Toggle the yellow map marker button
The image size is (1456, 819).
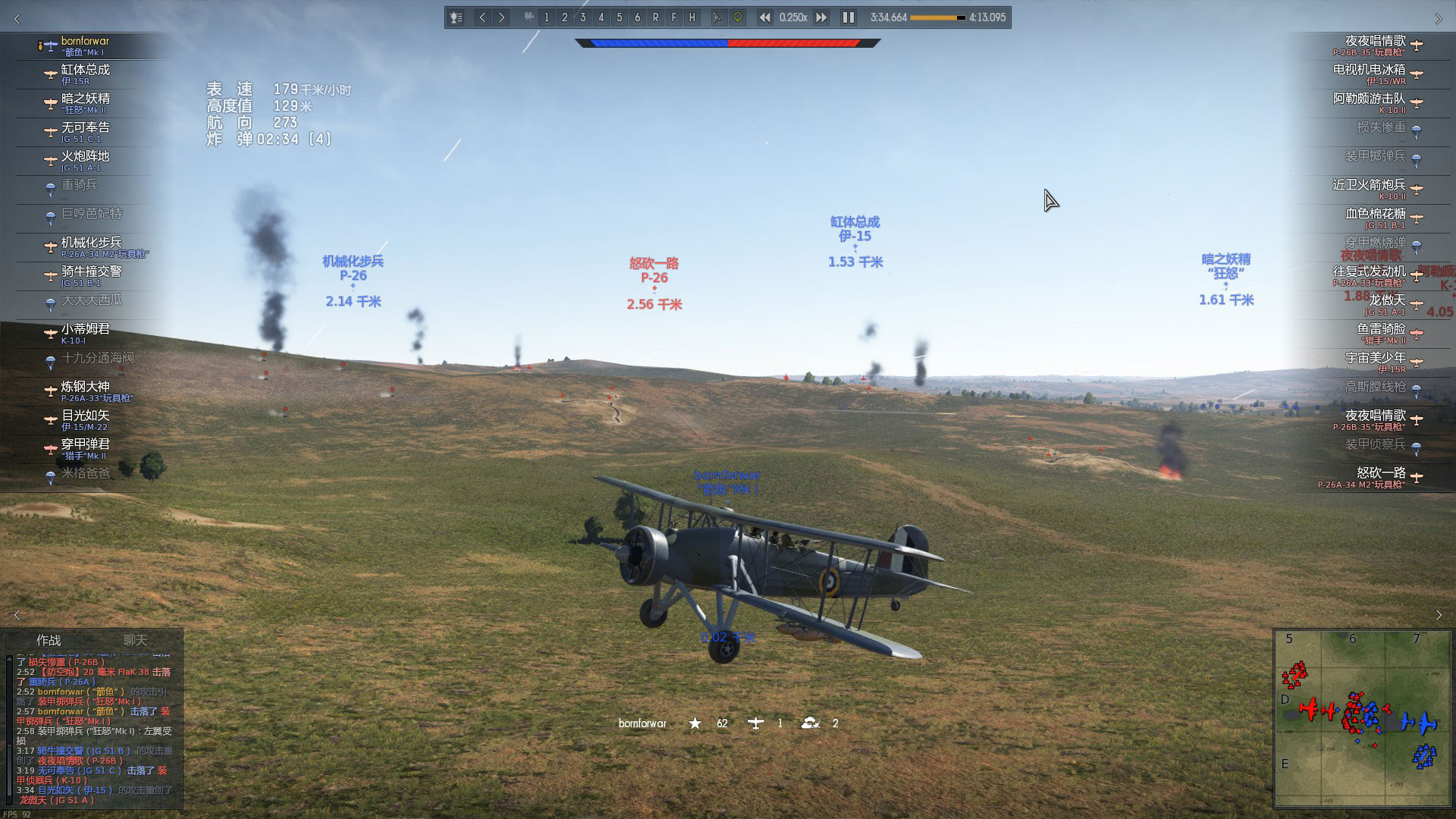pyautogui.click(x=737, y=17)
